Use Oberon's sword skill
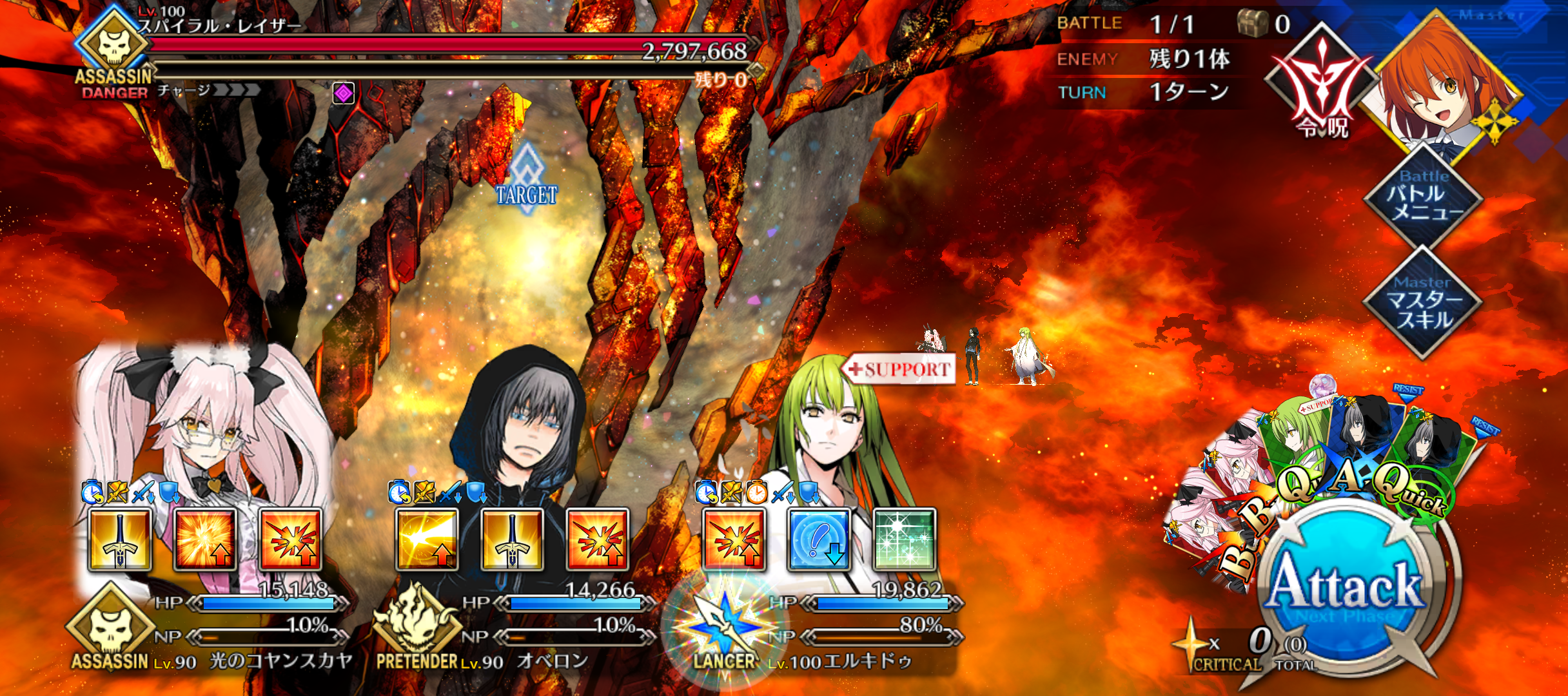 pos(512,539)
